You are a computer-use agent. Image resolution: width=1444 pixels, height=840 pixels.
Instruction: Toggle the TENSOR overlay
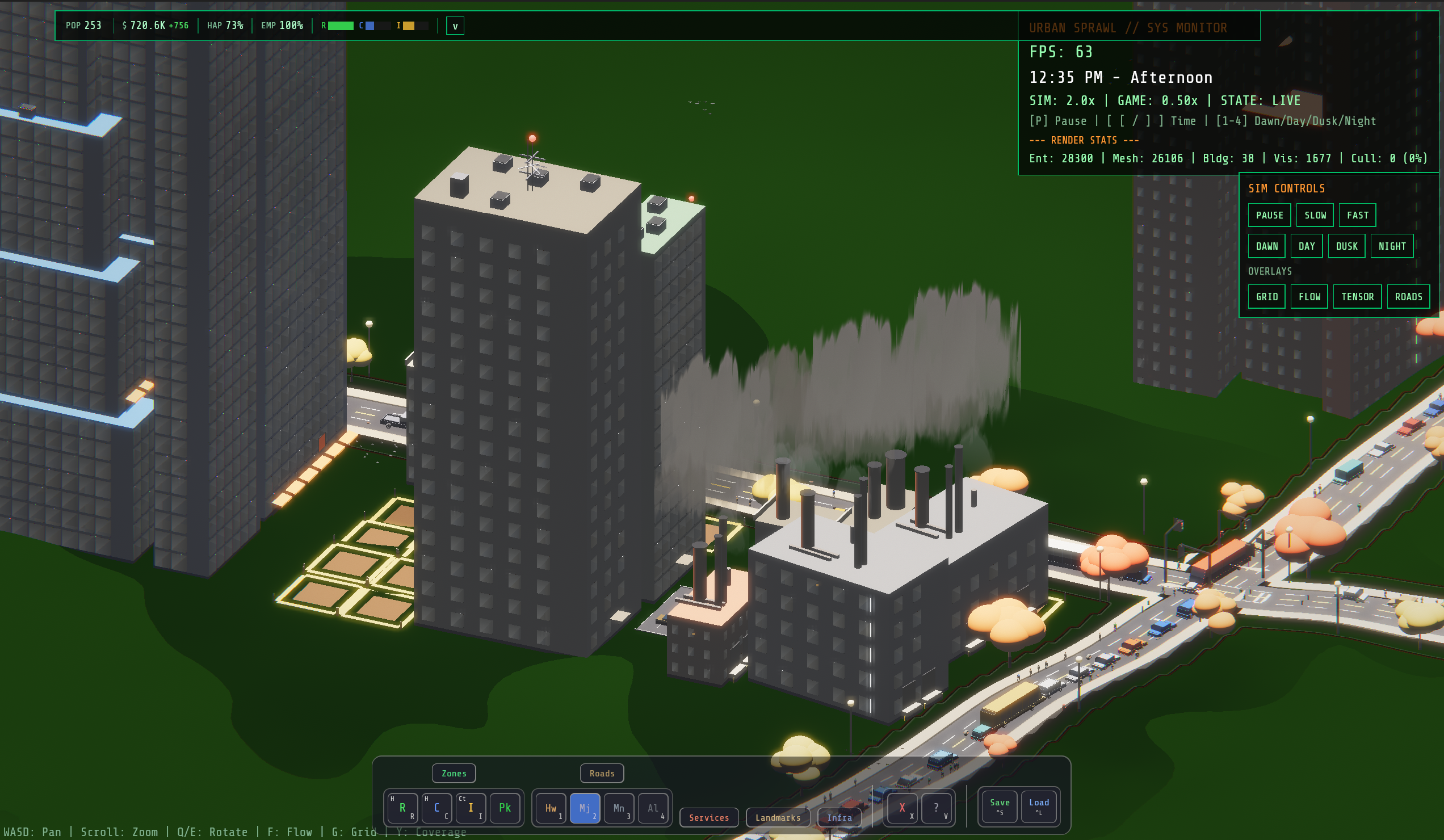(x=1358, y=296)
